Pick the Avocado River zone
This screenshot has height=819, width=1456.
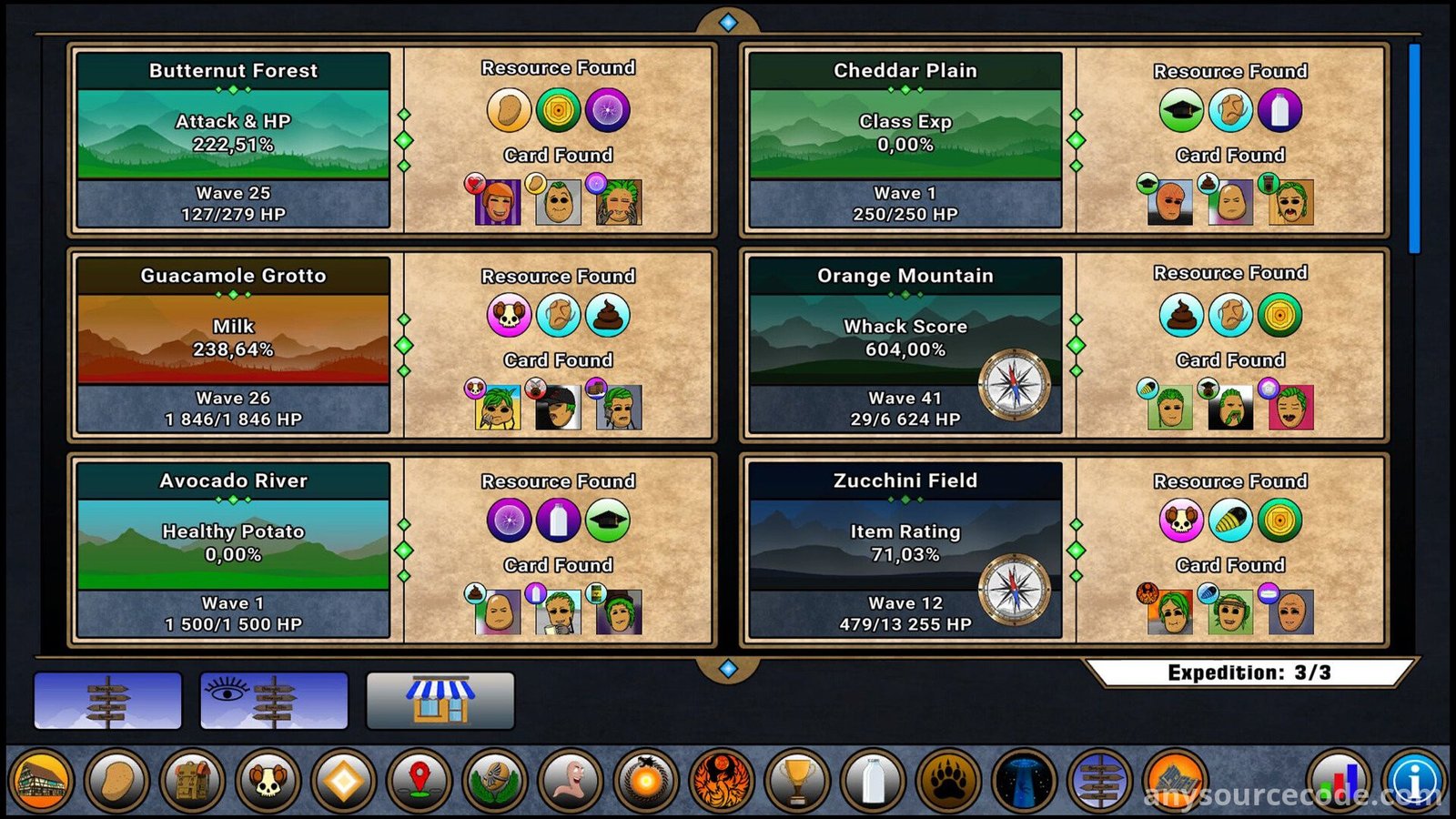click(x=234, y=549)
